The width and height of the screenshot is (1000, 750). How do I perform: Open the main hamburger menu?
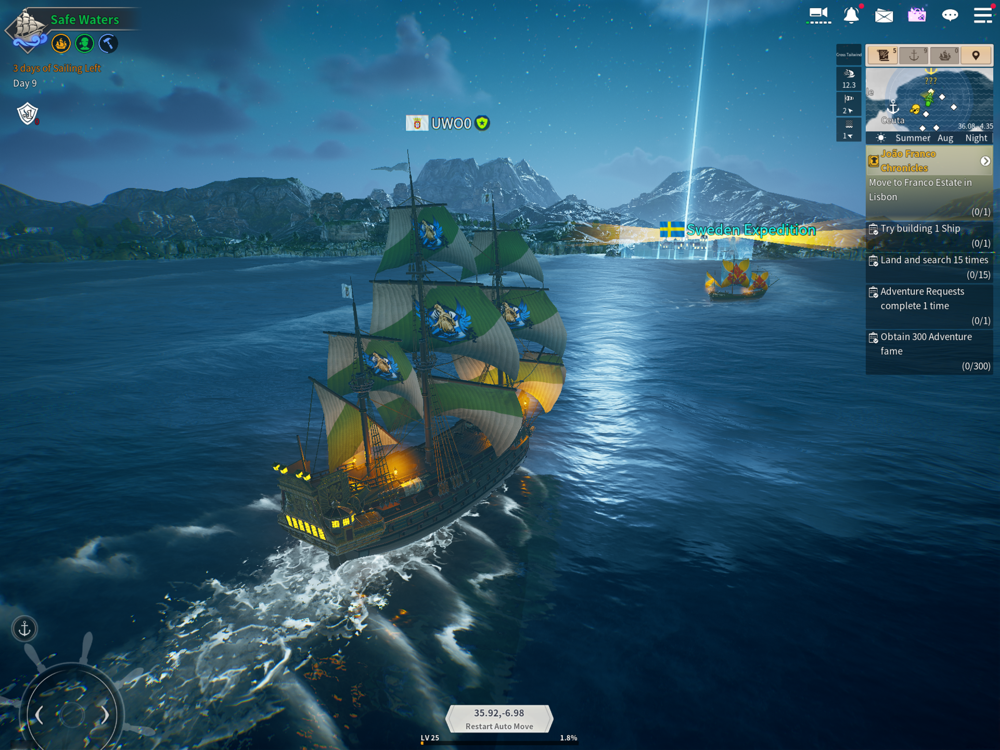point(983,15)
